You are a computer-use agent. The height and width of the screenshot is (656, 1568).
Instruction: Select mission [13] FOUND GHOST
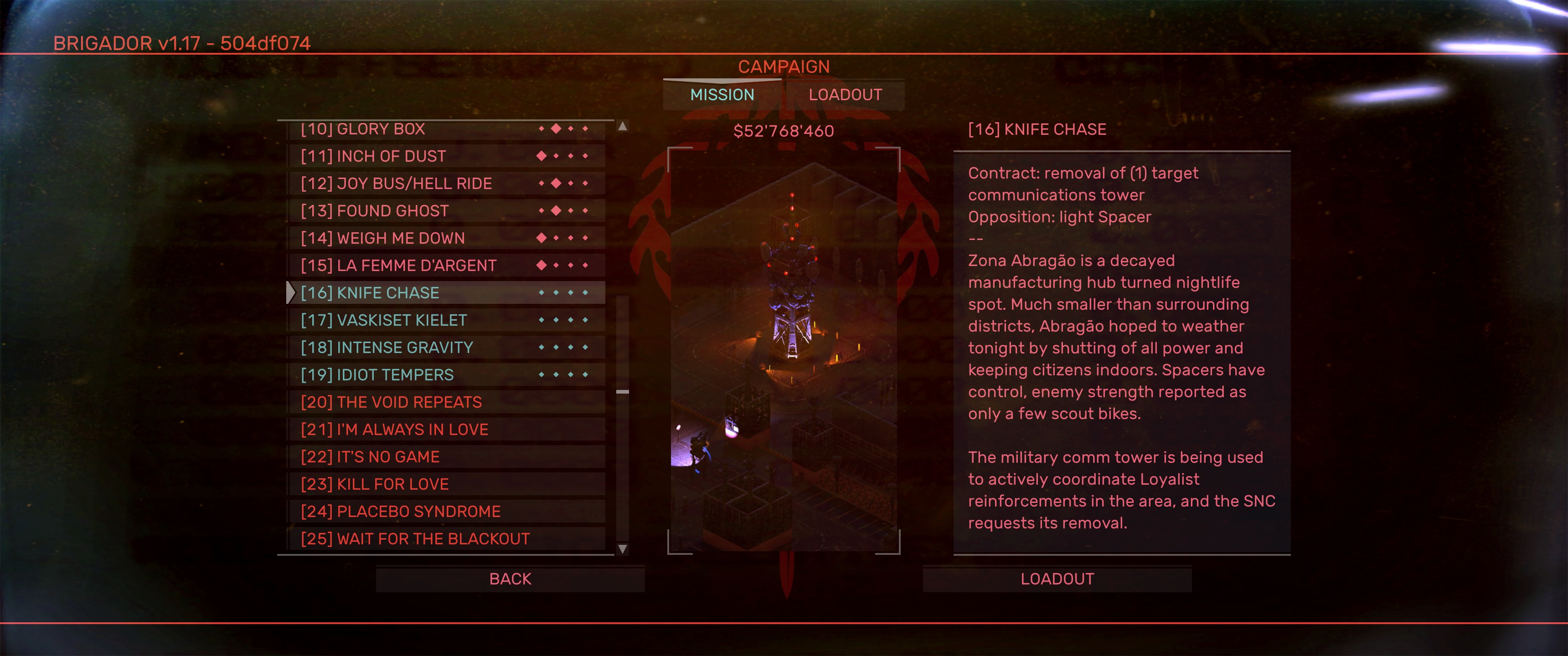446,211
